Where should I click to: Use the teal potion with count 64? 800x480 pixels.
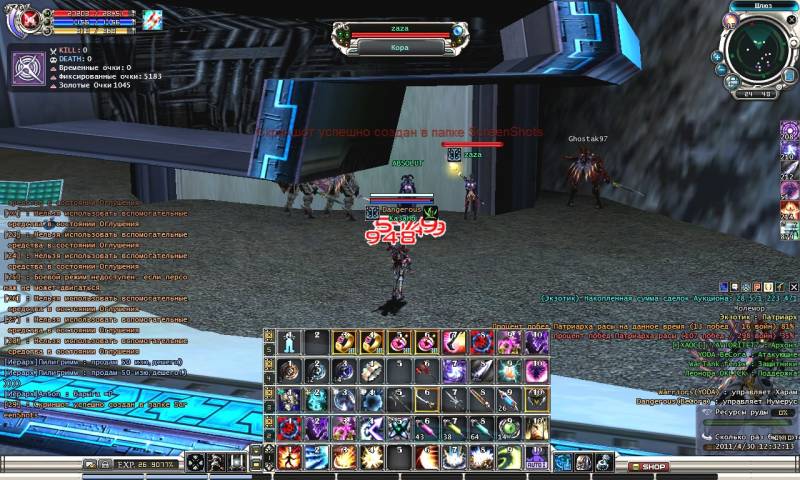[482, 429]
